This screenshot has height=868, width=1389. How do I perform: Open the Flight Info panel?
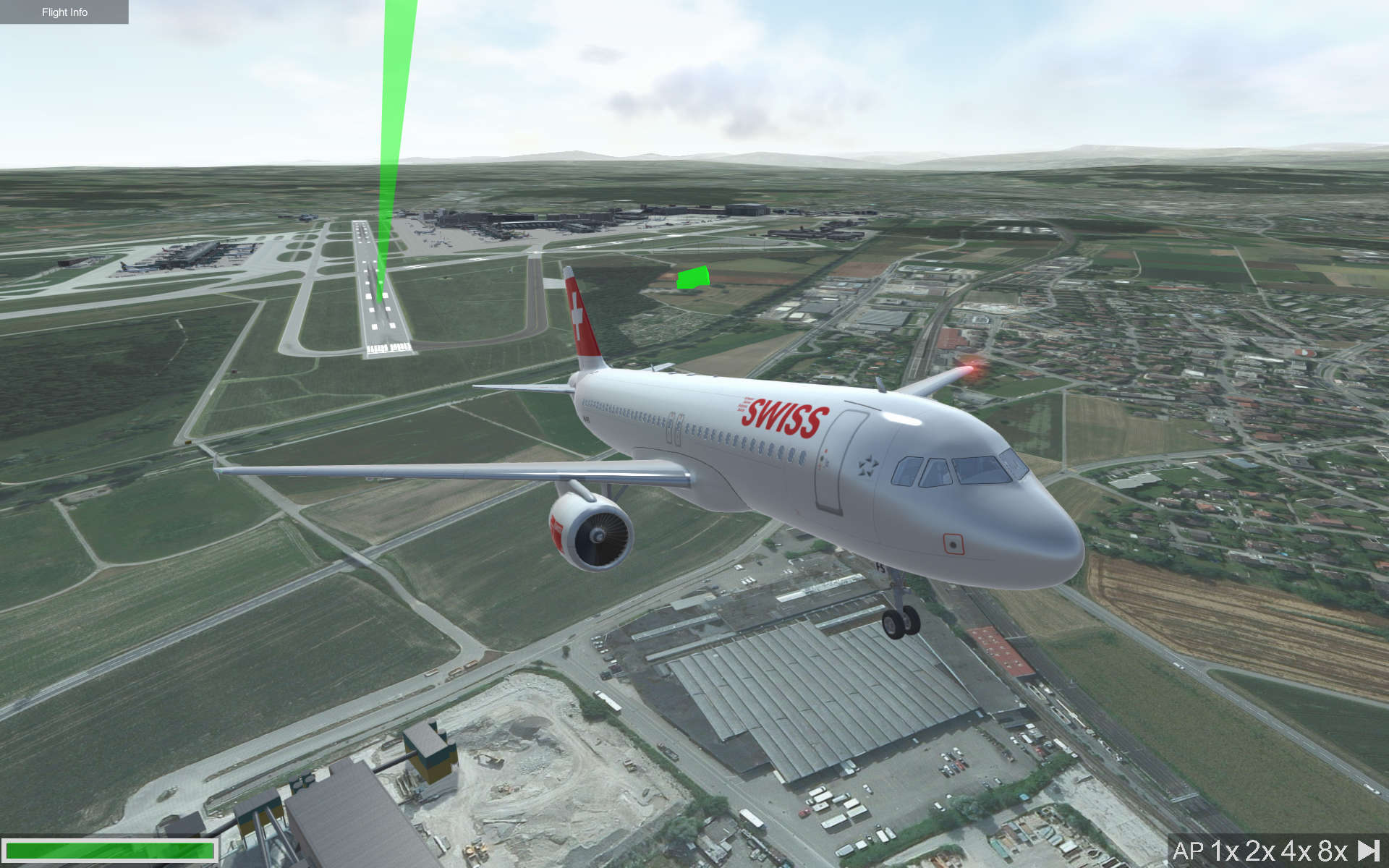[64, 12]
